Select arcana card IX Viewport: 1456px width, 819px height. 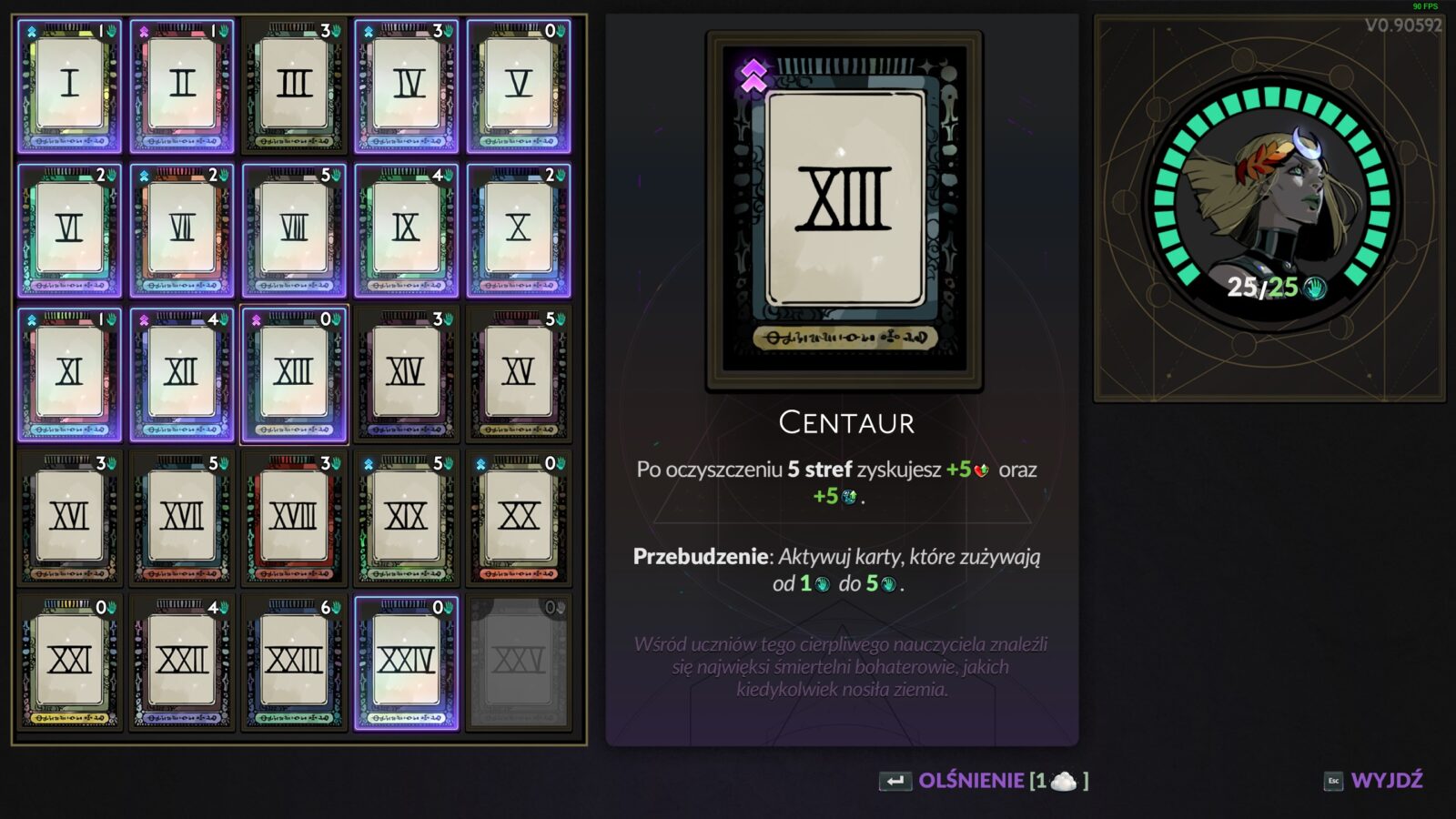coord(406,229)
